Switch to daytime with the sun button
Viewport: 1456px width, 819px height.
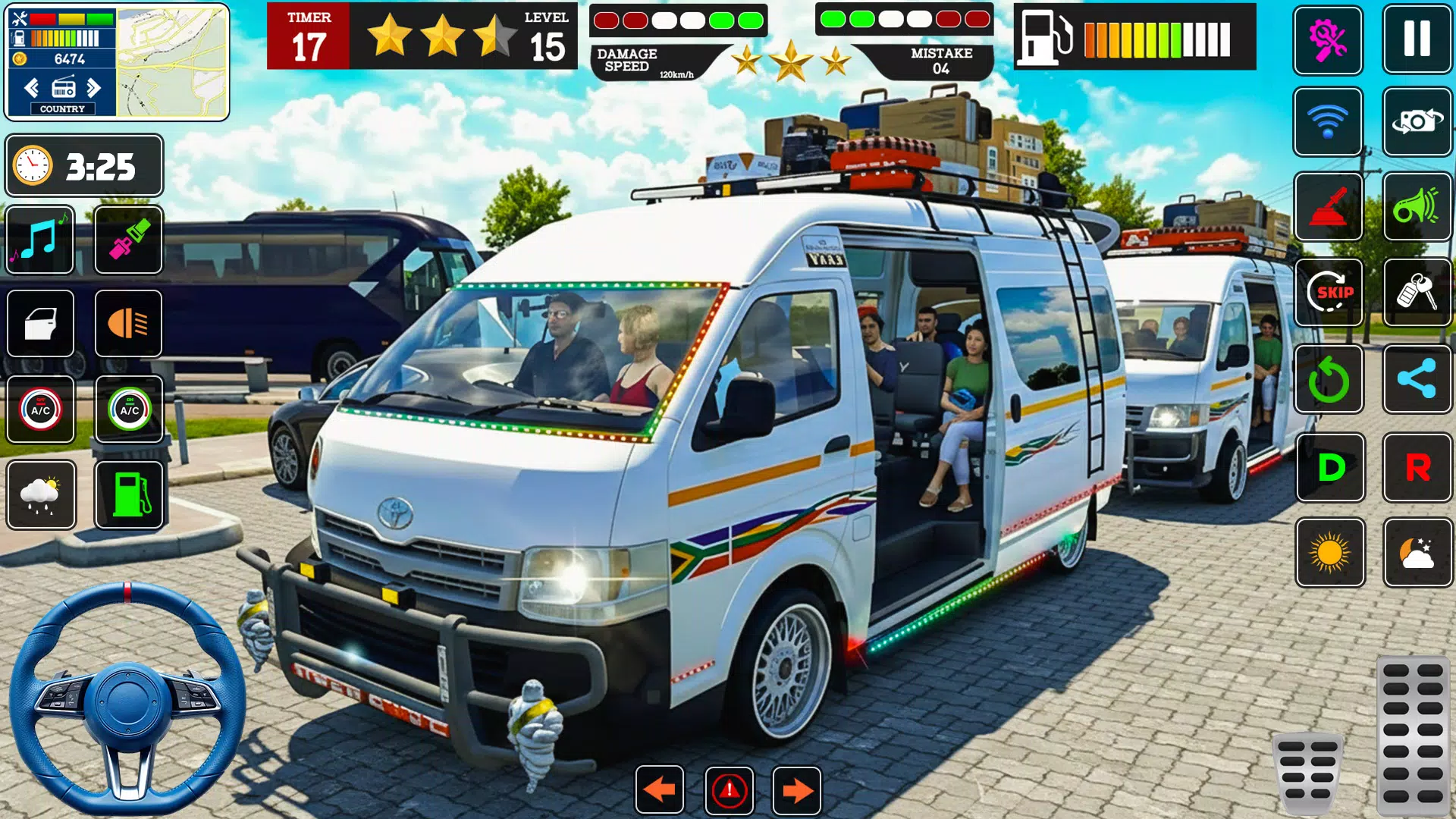click(1330, 553)
